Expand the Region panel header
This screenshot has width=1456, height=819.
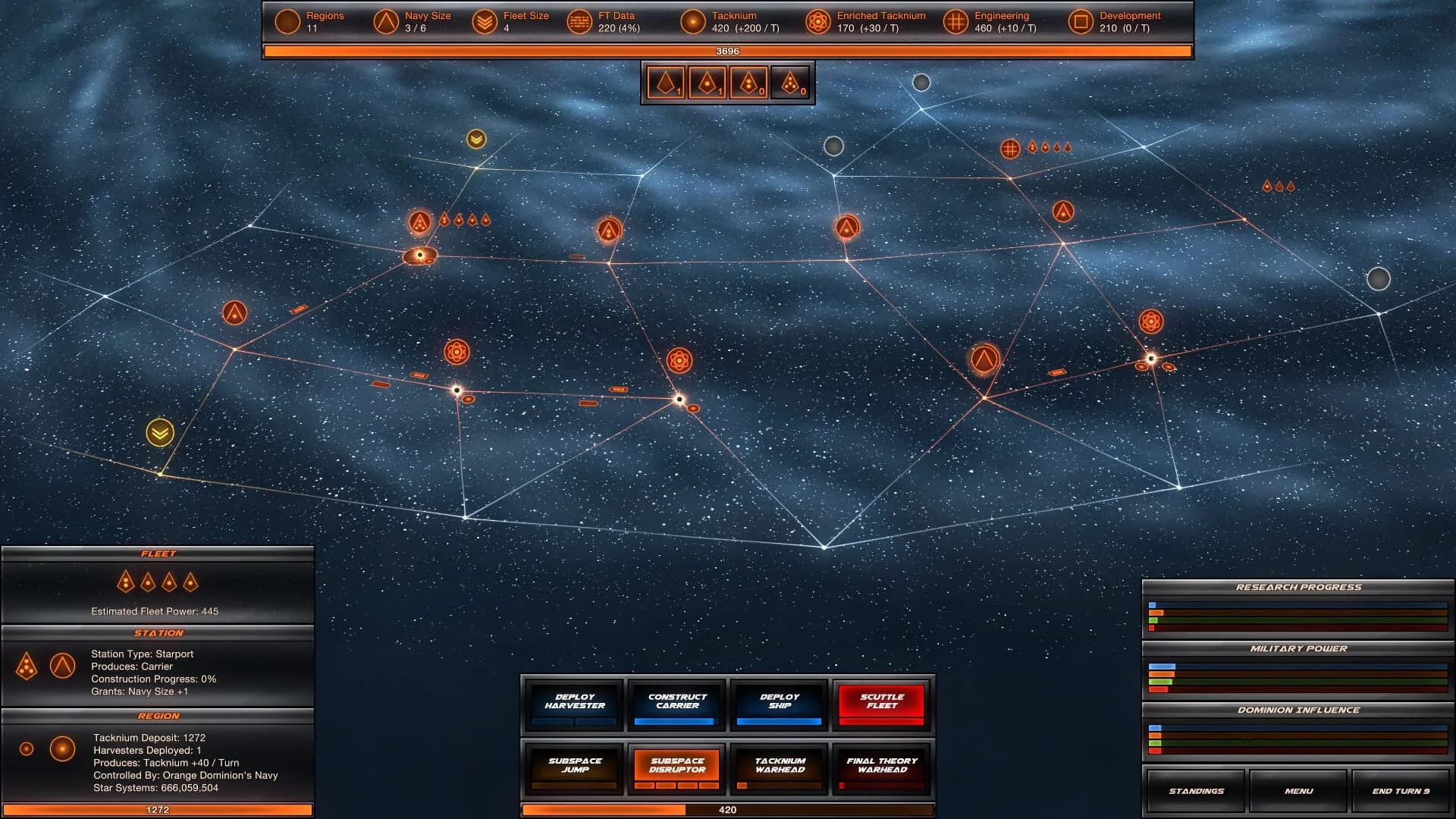[x=158, y=716]
